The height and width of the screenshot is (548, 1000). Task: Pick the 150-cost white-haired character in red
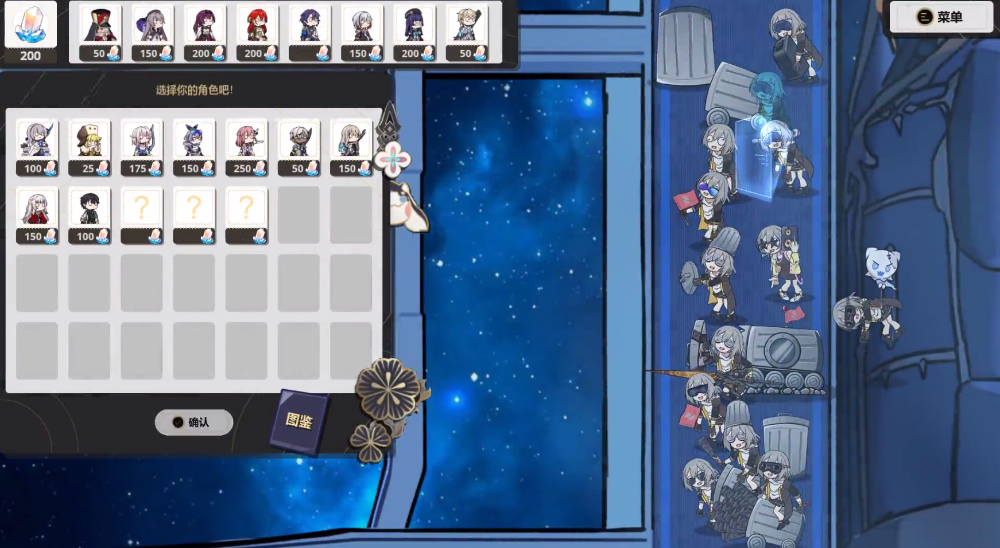[x=38, y=214]
